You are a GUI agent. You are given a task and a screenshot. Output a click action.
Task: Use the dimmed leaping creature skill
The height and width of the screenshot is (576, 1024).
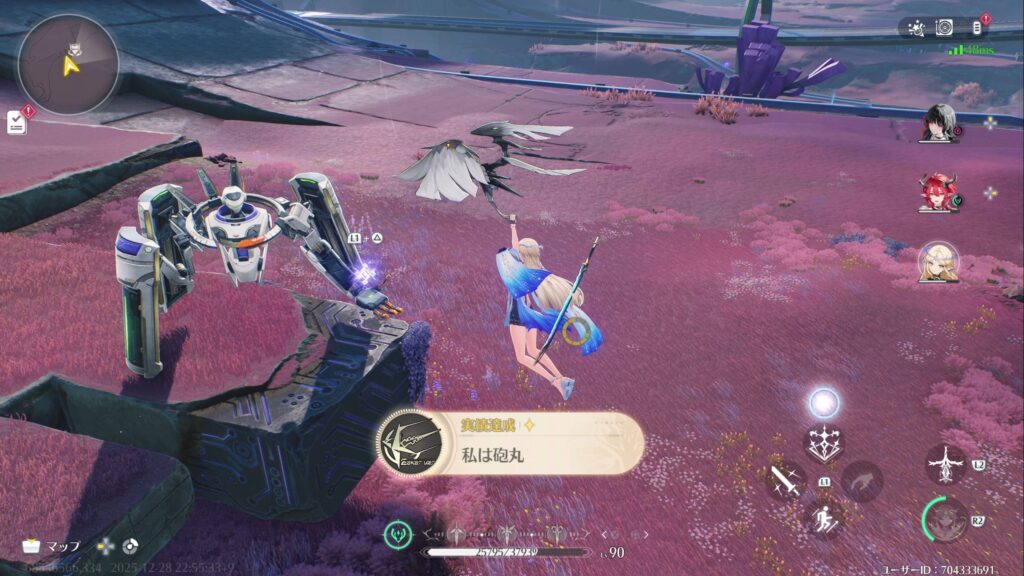[x=861, y=481]
